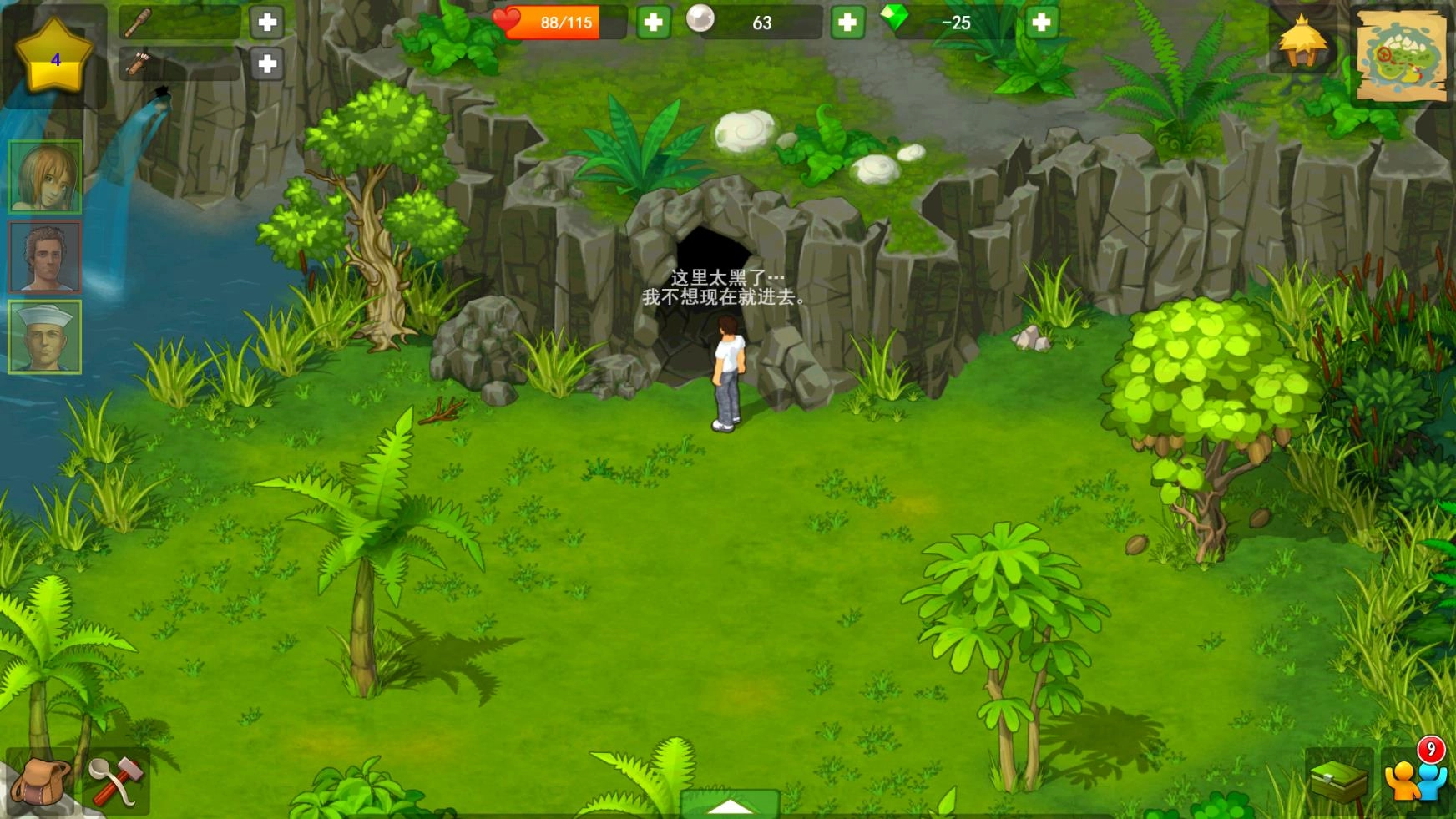The image size is (1456, 819).
Task: Select the sailor's character portrait
Action: click(x=46, y=334)
